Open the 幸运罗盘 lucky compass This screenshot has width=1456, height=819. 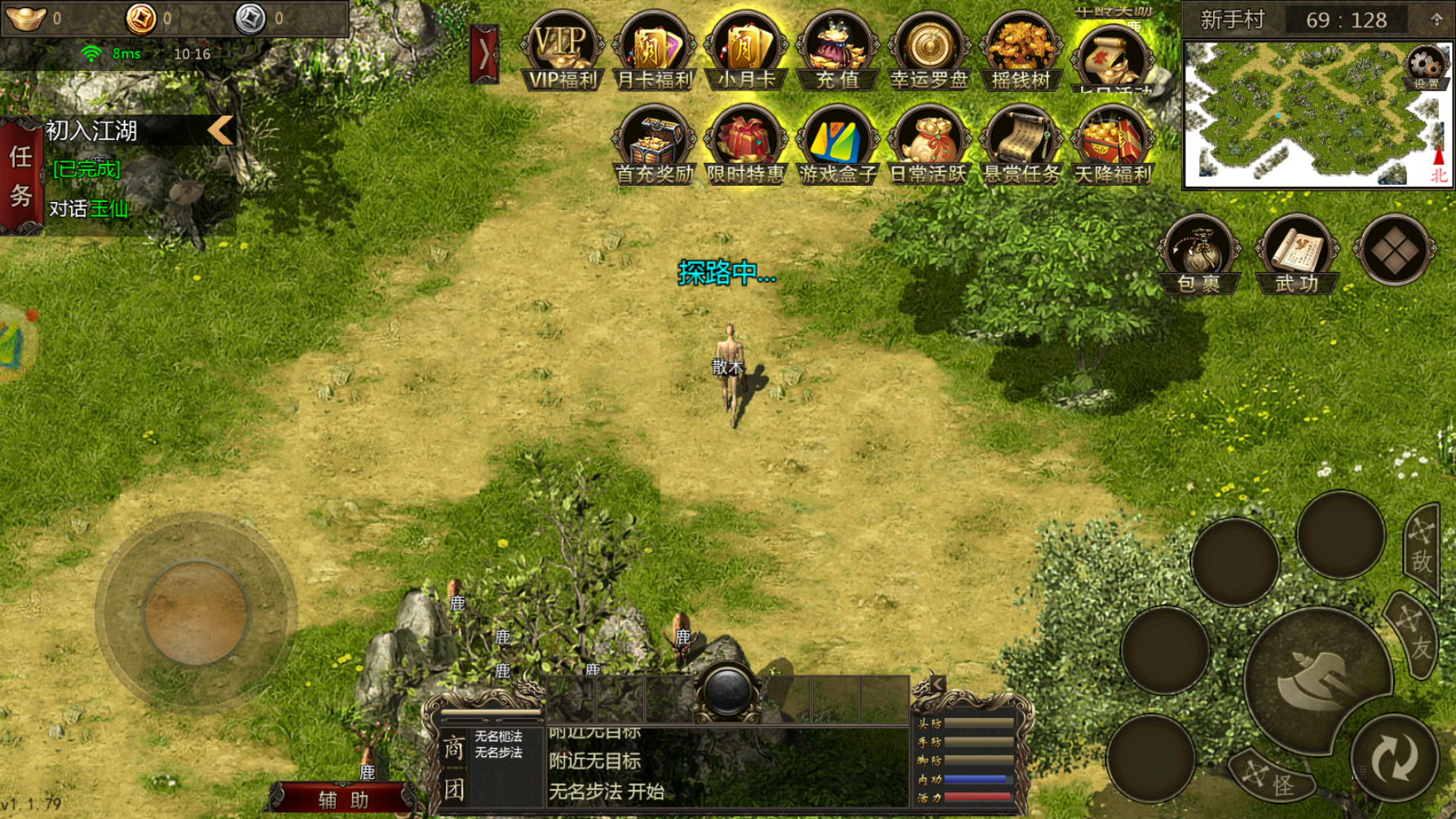click(x=929, y=51)
